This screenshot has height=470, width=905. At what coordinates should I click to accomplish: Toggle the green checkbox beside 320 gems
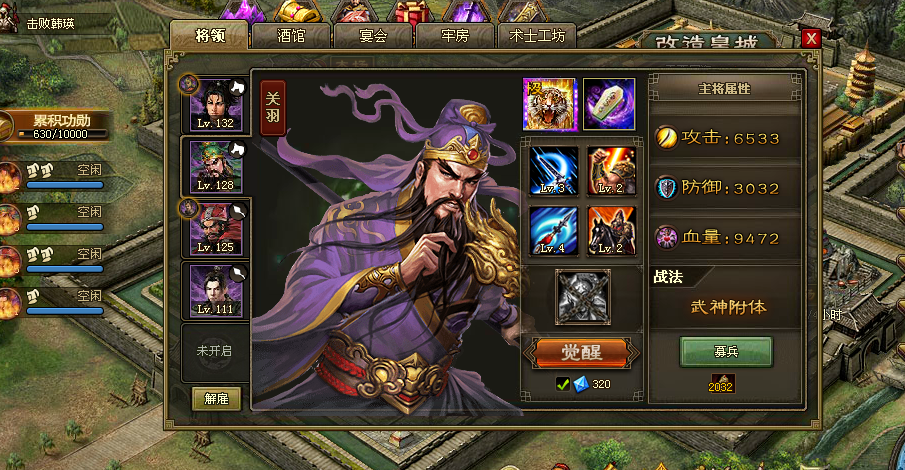[x=563, y=384]
